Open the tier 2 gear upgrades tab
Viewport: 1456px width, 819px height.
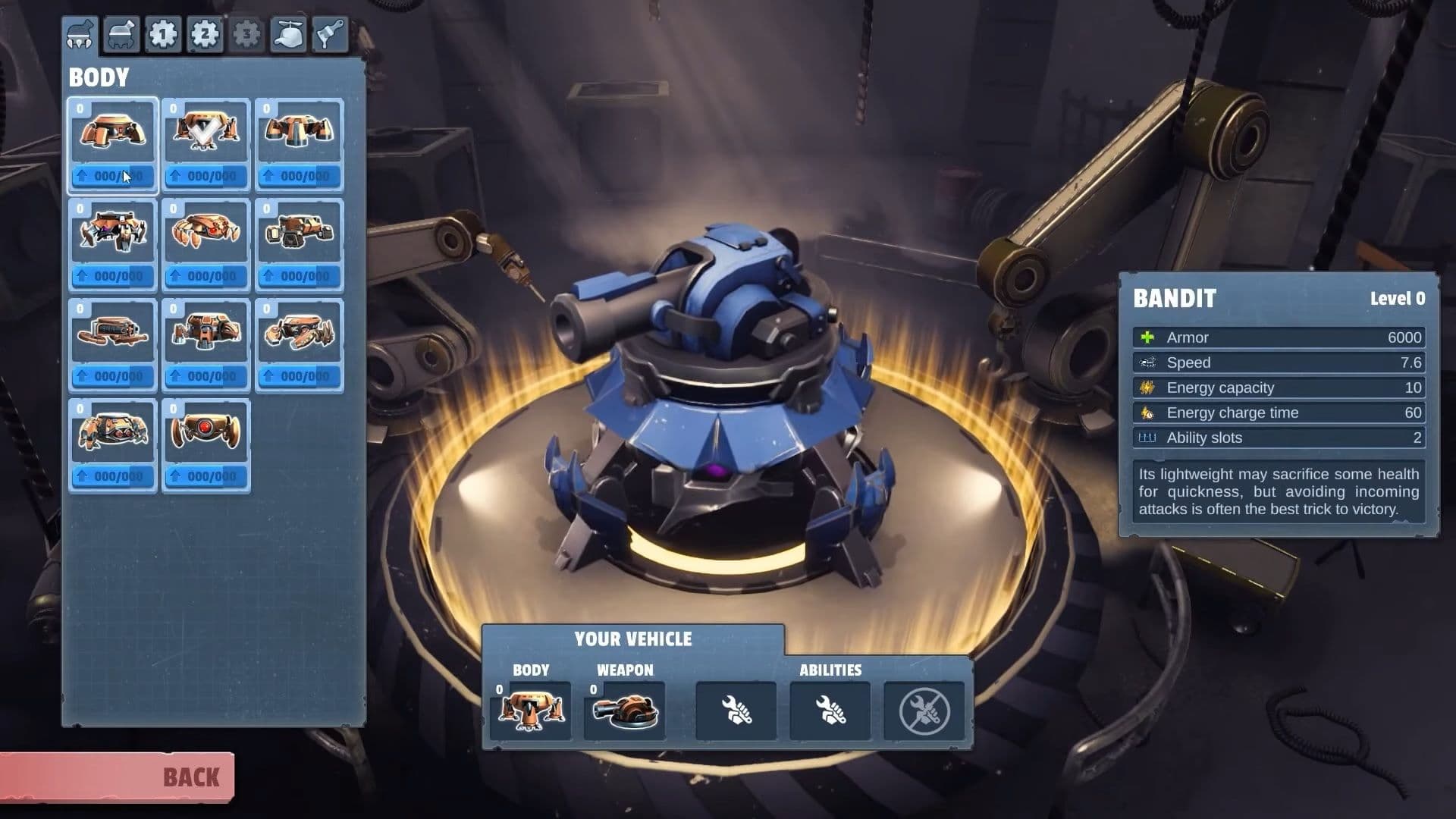(206, 34)
